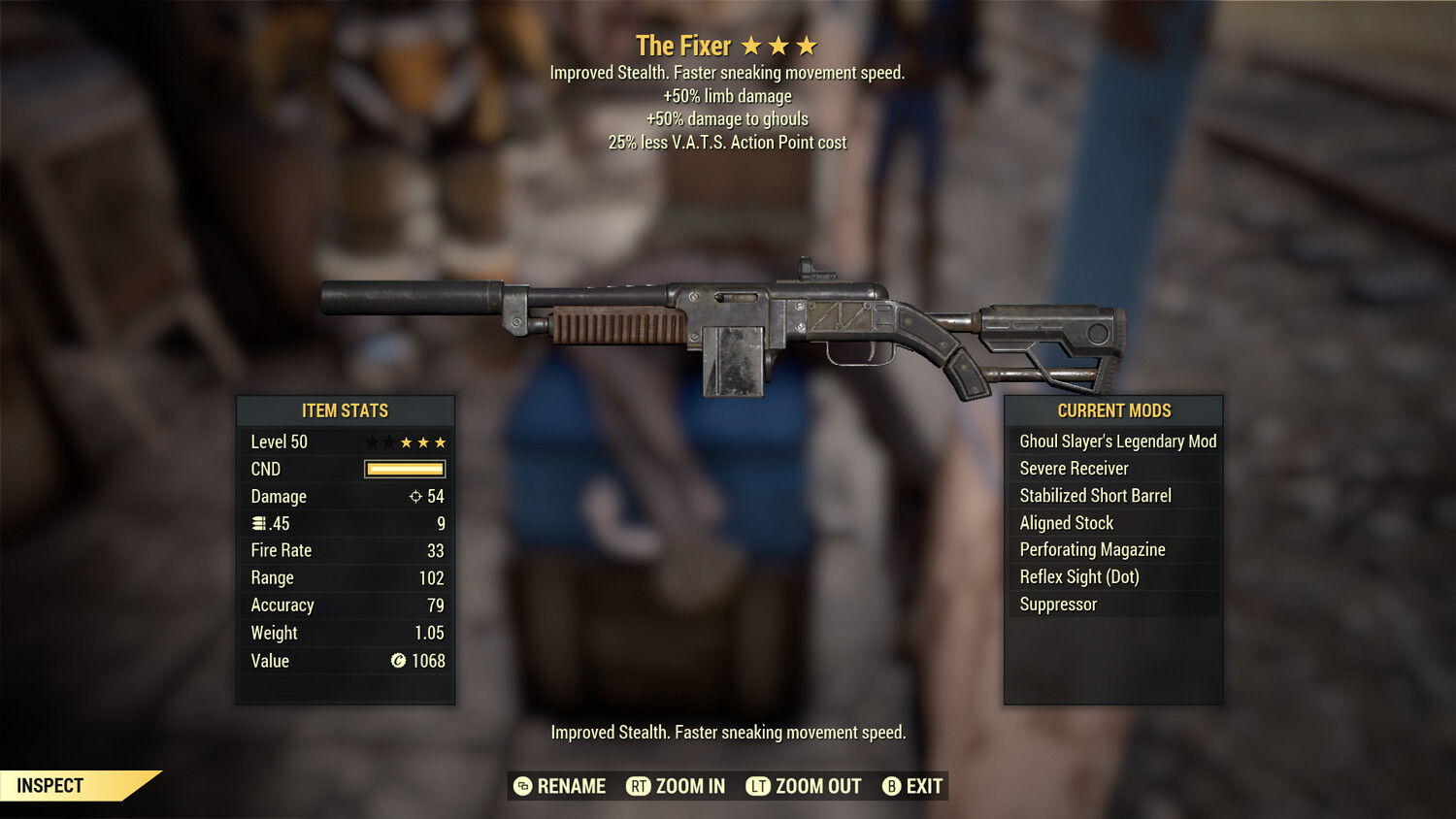Select the ammo magazine icon beside .45
This screenshot has width=1456, height=819.
click(258, 523)
